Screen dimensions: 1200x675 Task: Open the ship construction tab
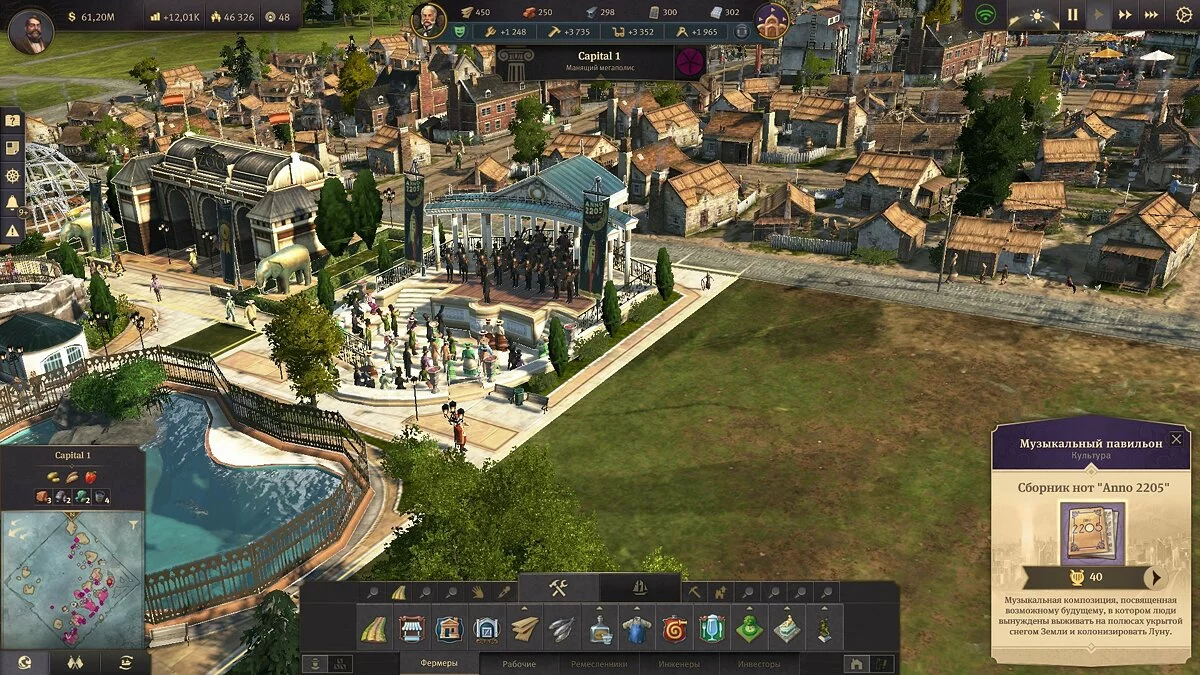pos(640,589)
